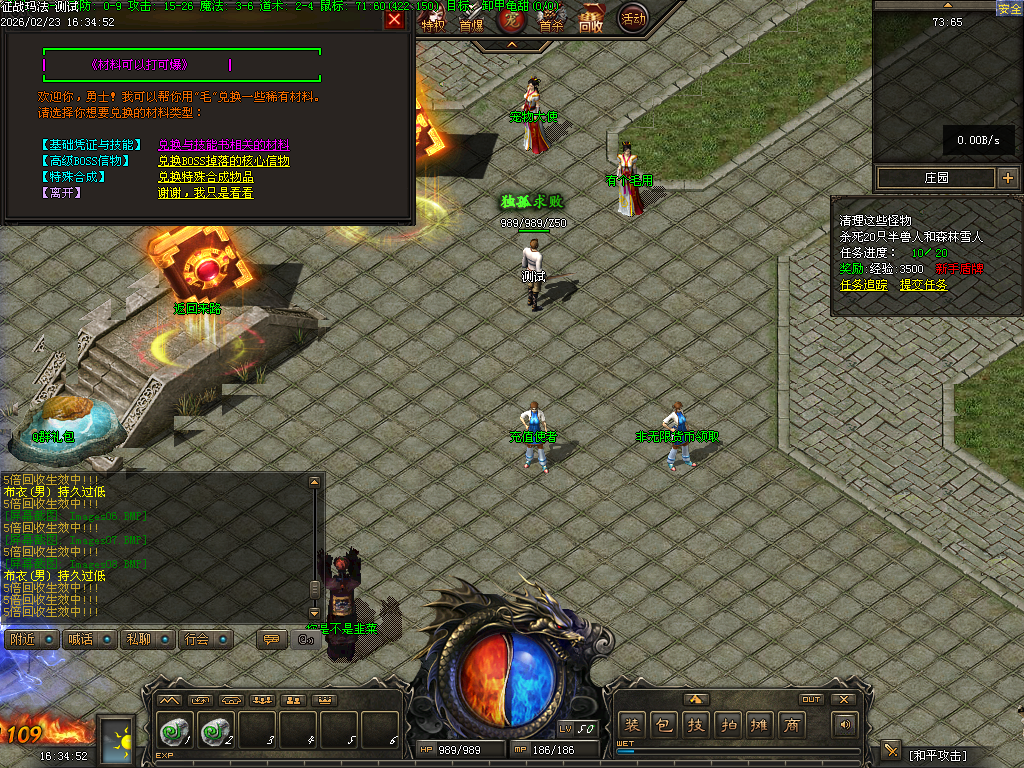This screenshot has width=1024, height=768.
Task: Switch chat to the 喊话 channel
Action: pyautogui.click(x=88, y=639)
